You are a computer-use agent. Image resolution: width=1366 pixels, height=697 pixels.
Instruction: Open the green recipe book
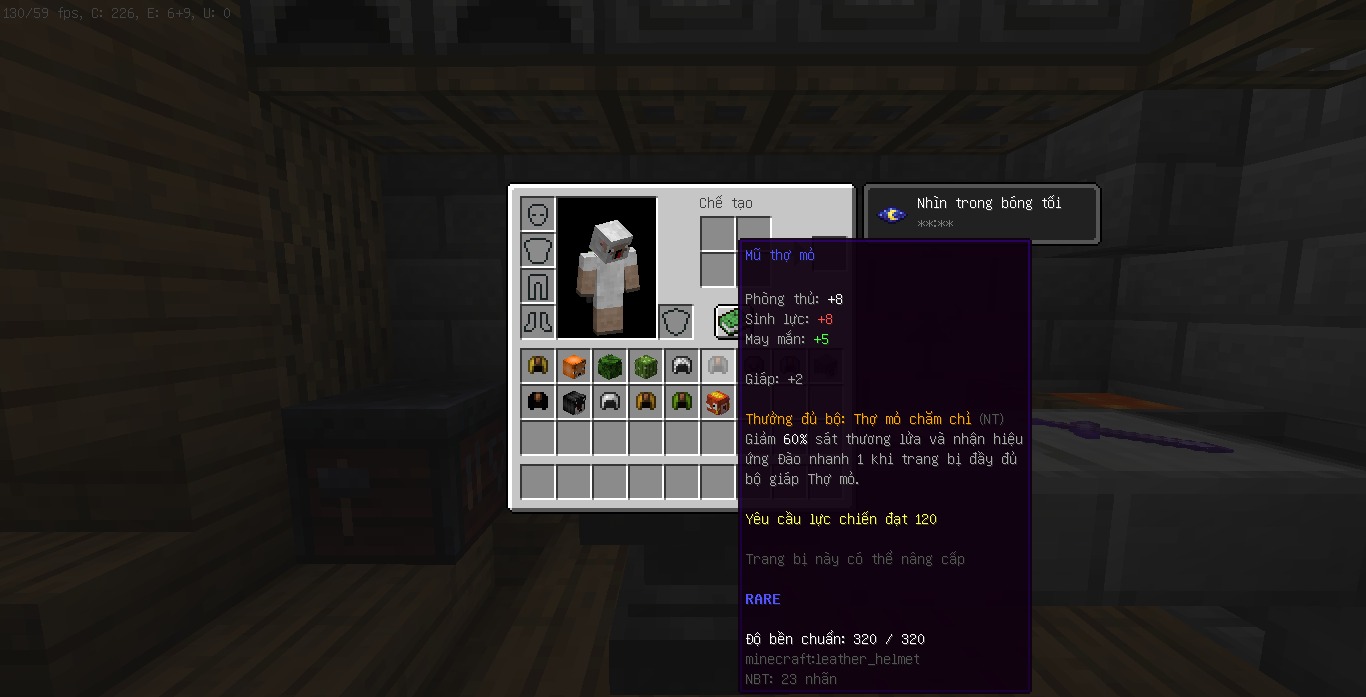click(x=727, y=322)
